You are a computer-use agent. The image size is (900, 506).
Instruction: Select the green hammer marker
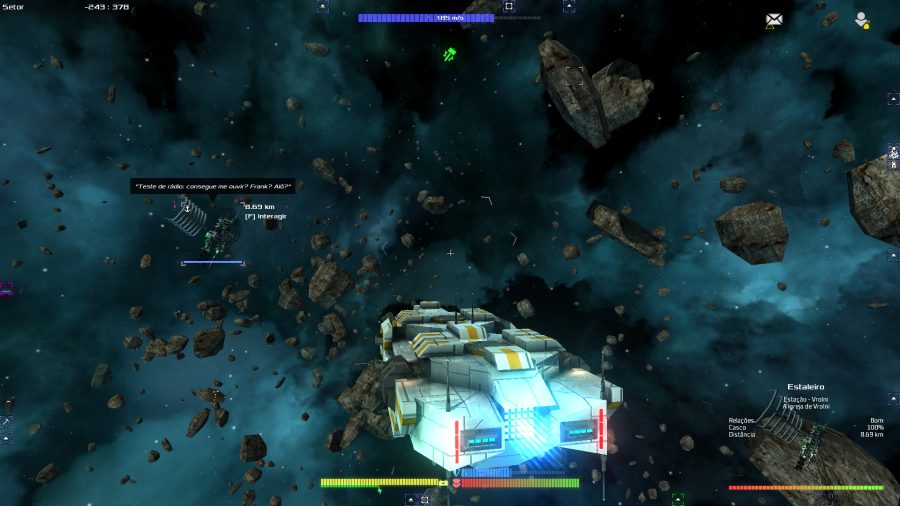(450, 54)
